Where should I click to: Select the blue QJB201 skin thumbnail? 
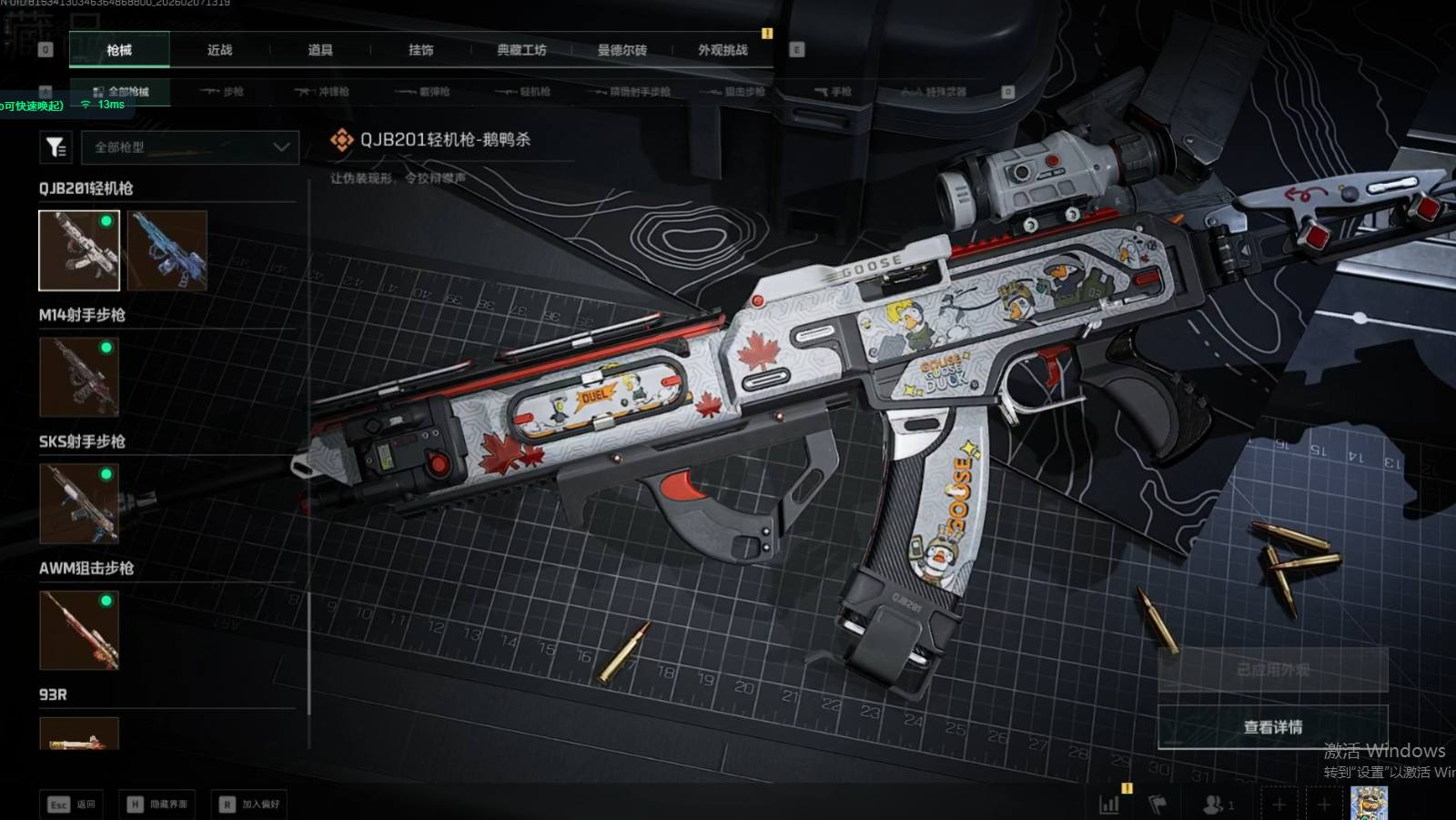[167, 250]
